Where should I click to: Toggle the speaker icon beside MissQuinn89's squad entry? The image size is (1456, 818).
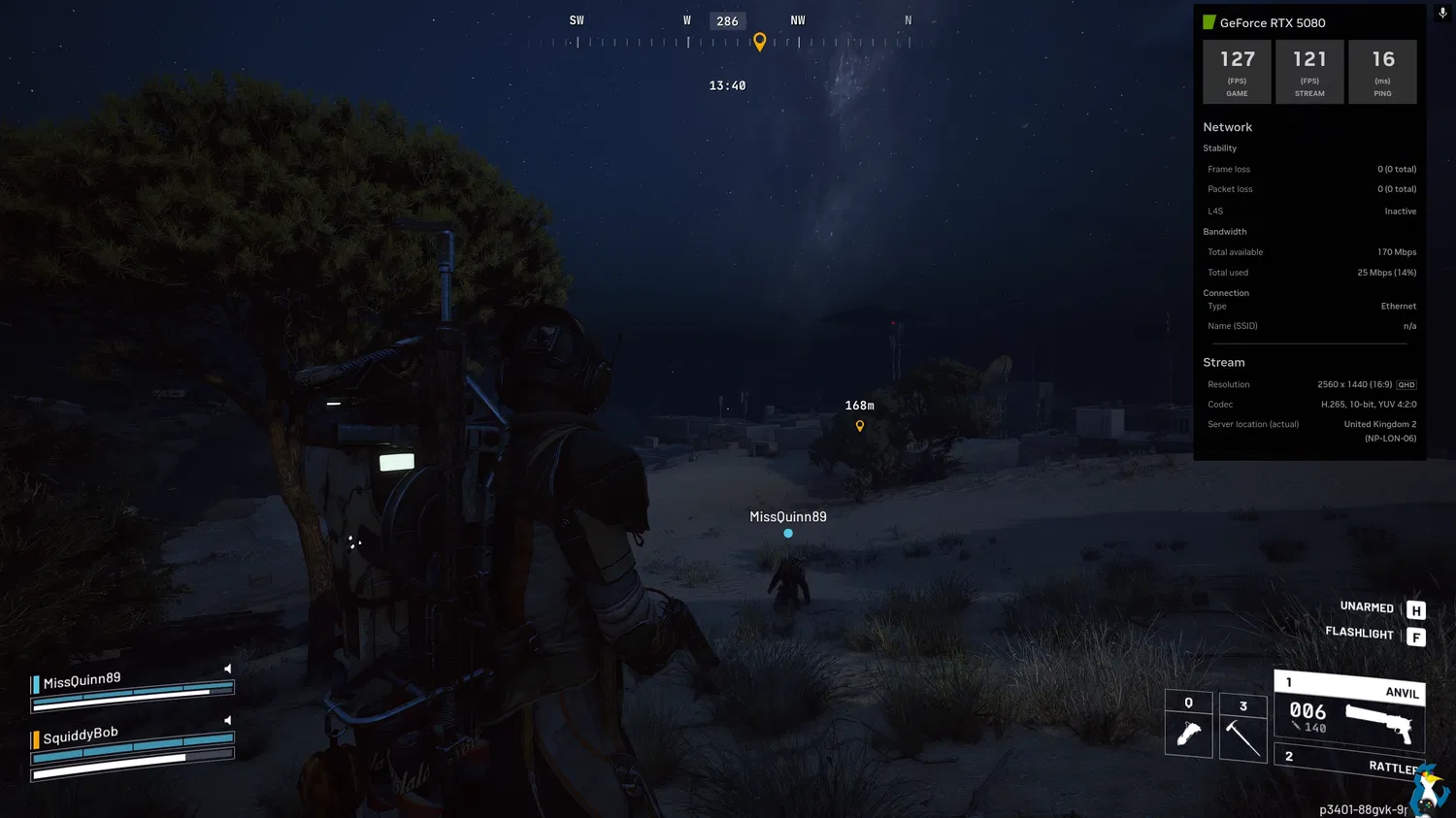(x=228, y=669)
